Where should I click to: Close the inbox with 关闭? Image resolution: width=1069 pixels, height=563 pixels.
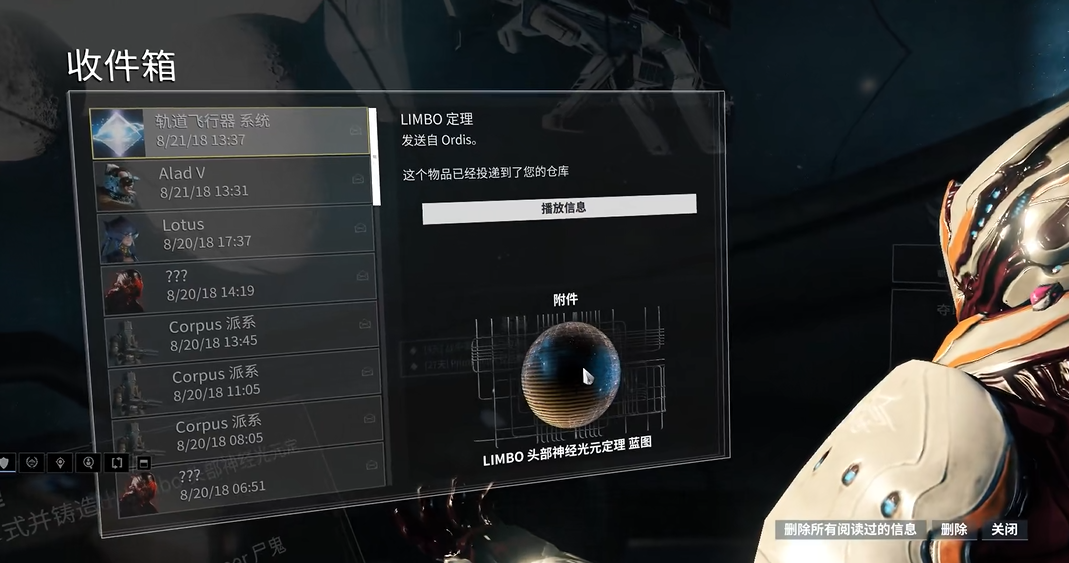point(1004,530)
